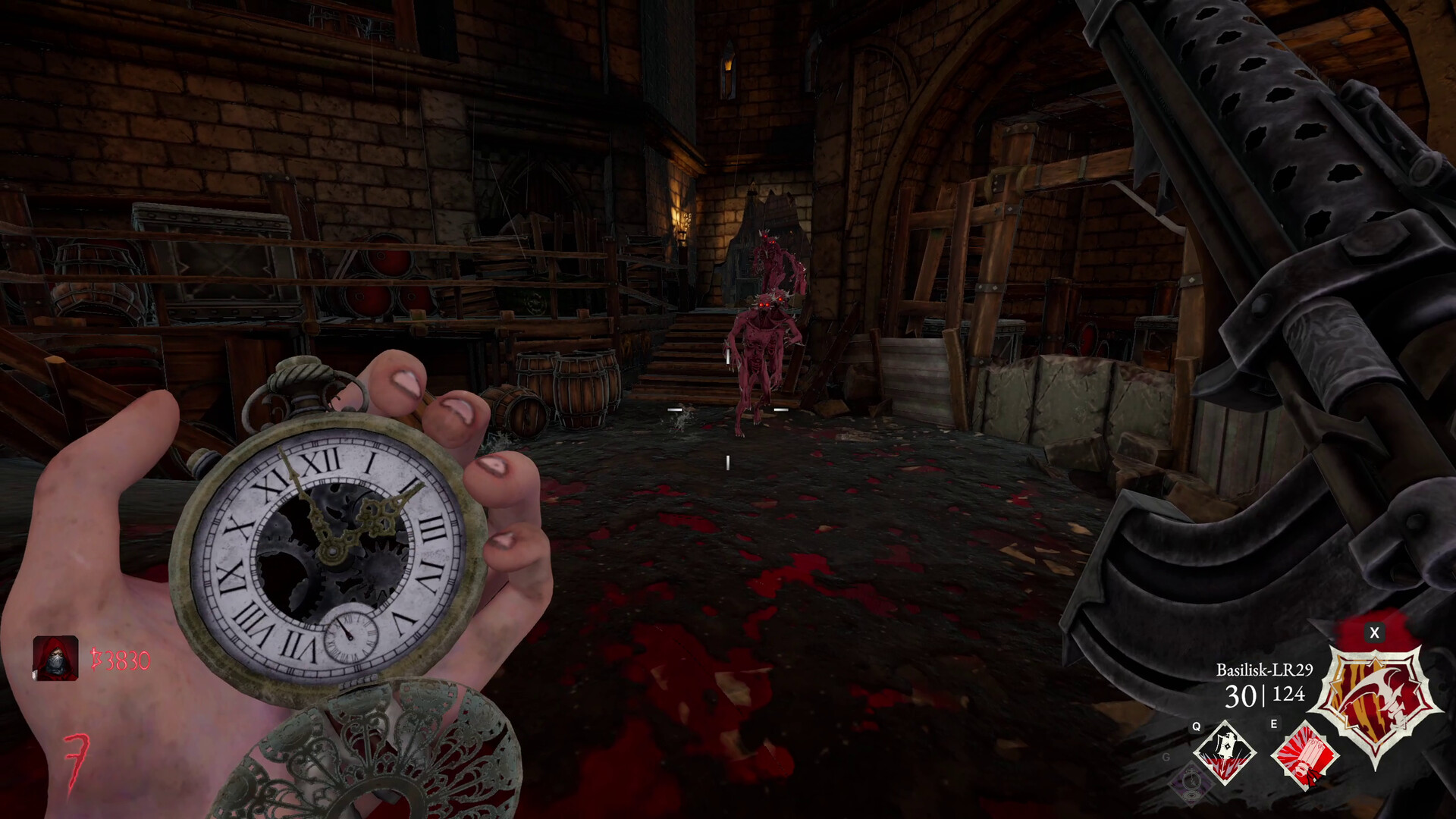
Task: Trigger the black cloaked figure ability
Action: pyautogui.click(x=1224, y=753)
